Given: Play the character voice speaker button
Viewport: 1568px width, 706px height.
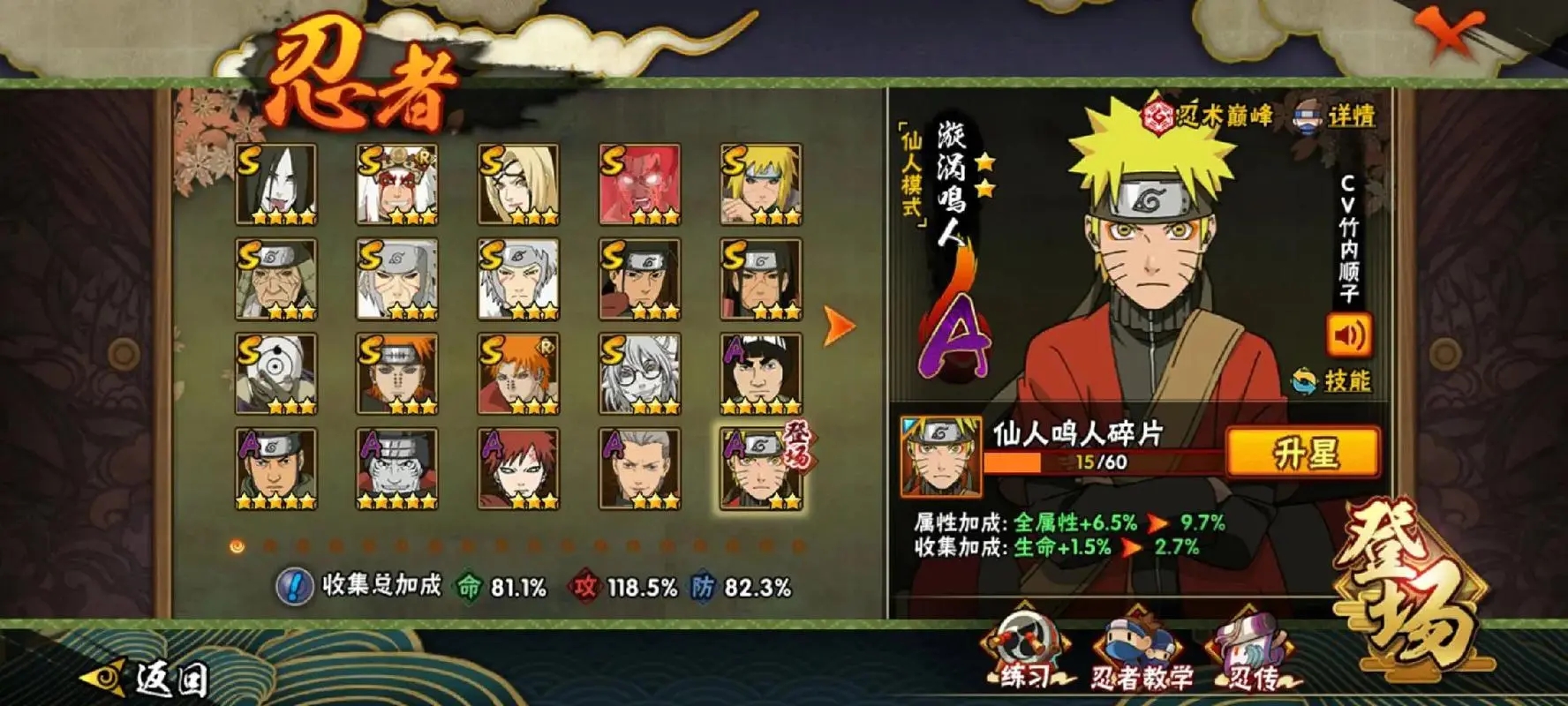Looking at the screenshot, I should (x=1348, y=336).
